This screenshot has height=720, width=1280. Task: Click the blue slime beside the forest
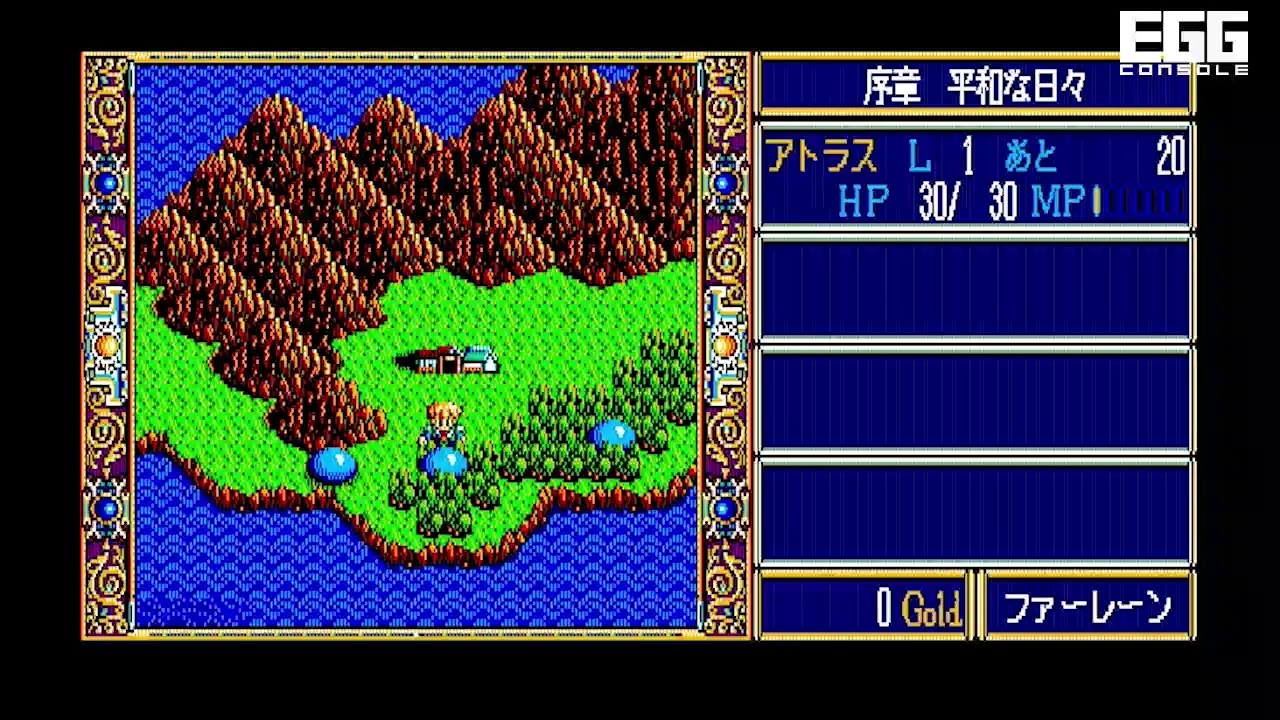[615, 432]
